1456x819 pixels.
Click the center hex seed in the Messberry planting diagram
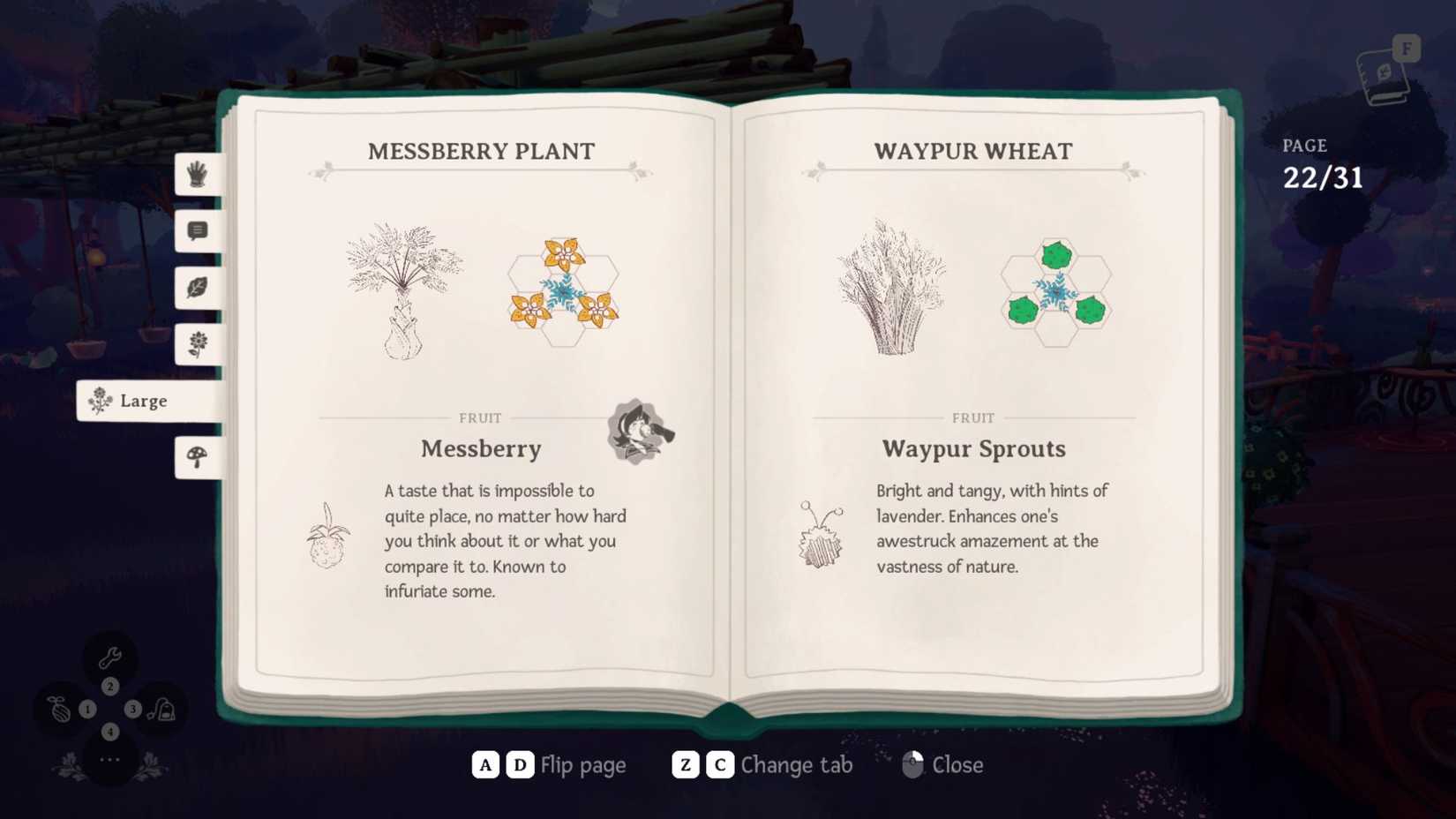565,288
